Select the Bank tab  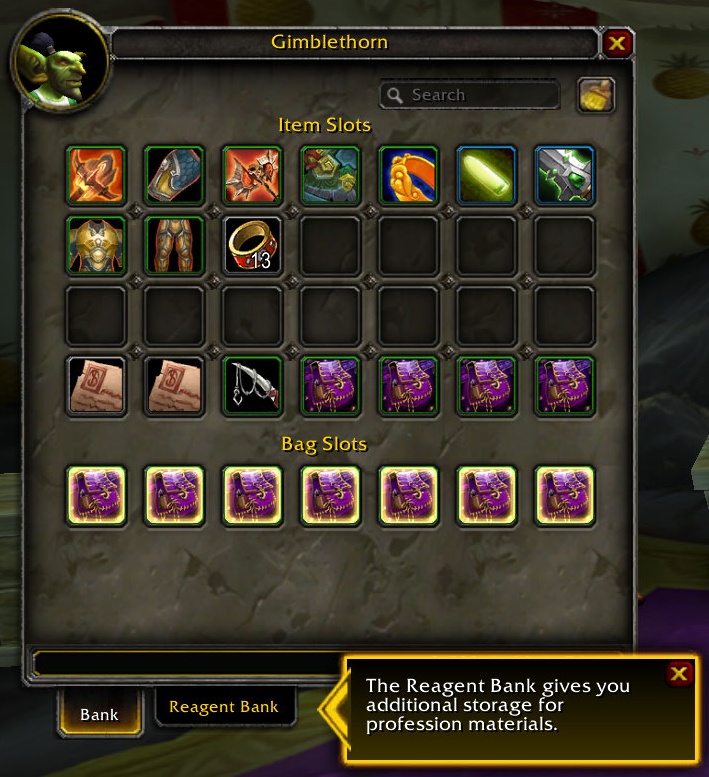[99, 714]
